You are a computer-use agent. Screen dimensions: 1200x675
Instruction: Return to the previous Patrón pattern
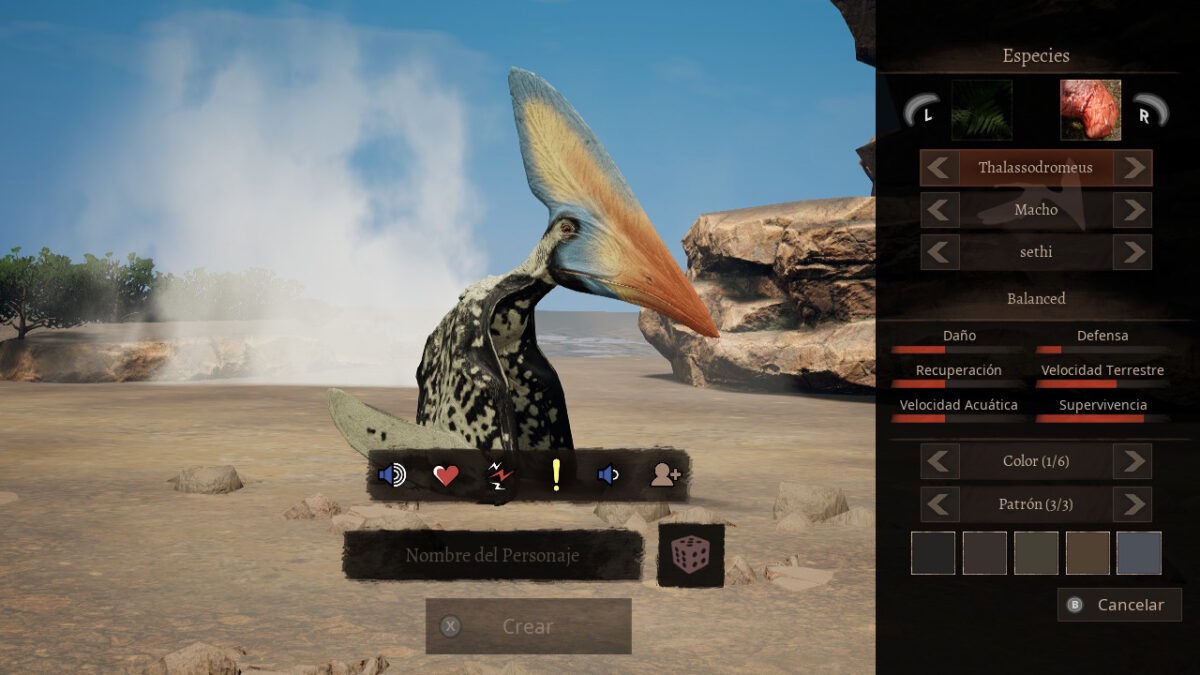coord(940,504)
